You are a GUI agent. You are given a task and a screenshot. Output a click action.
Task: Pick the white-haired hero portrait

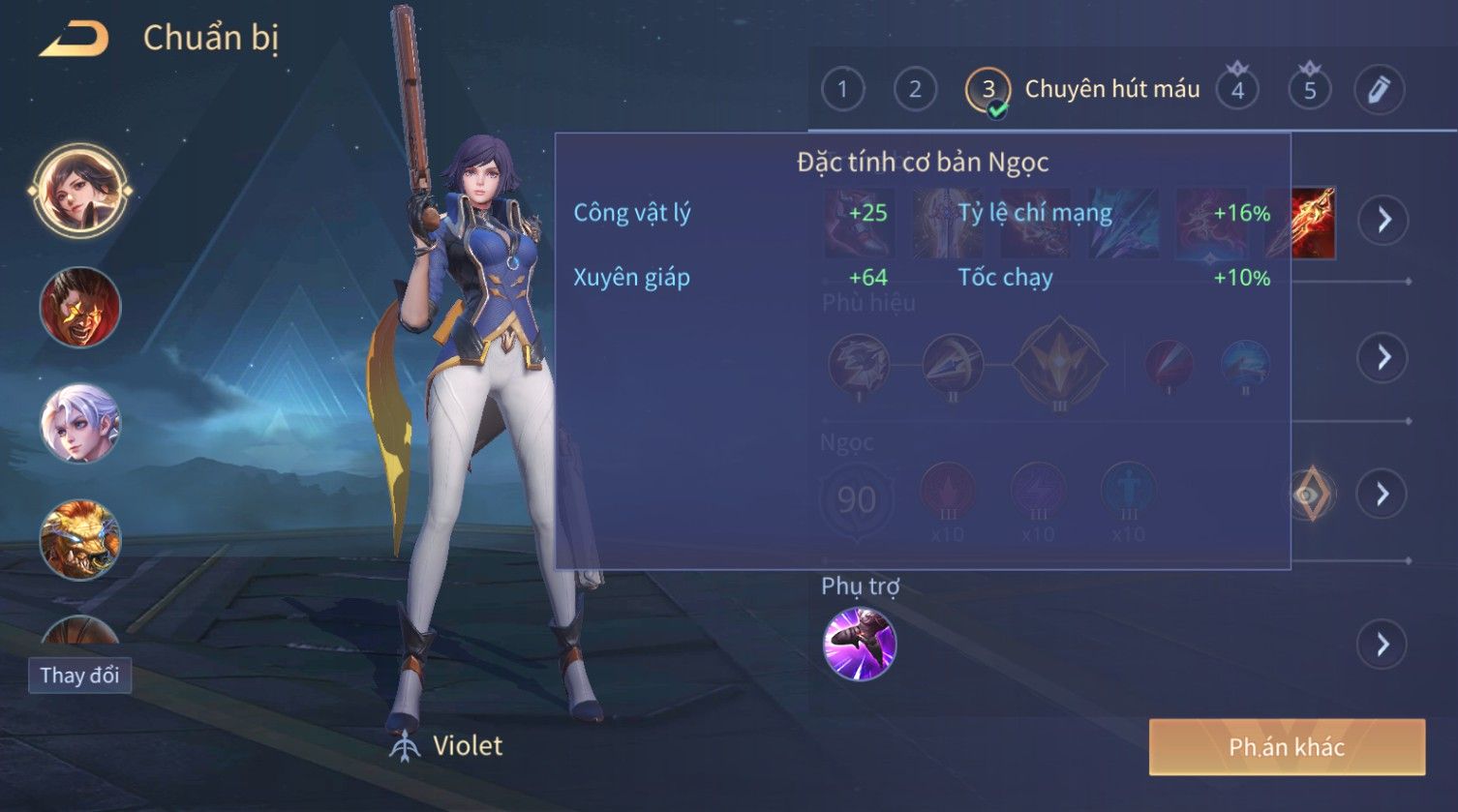pos(79,424)
